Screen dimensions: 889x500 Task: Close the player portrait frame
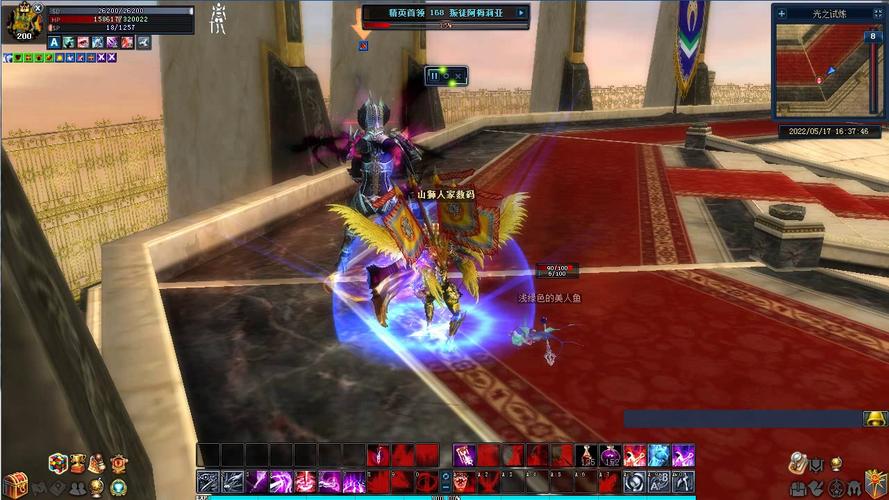point(38,7)
